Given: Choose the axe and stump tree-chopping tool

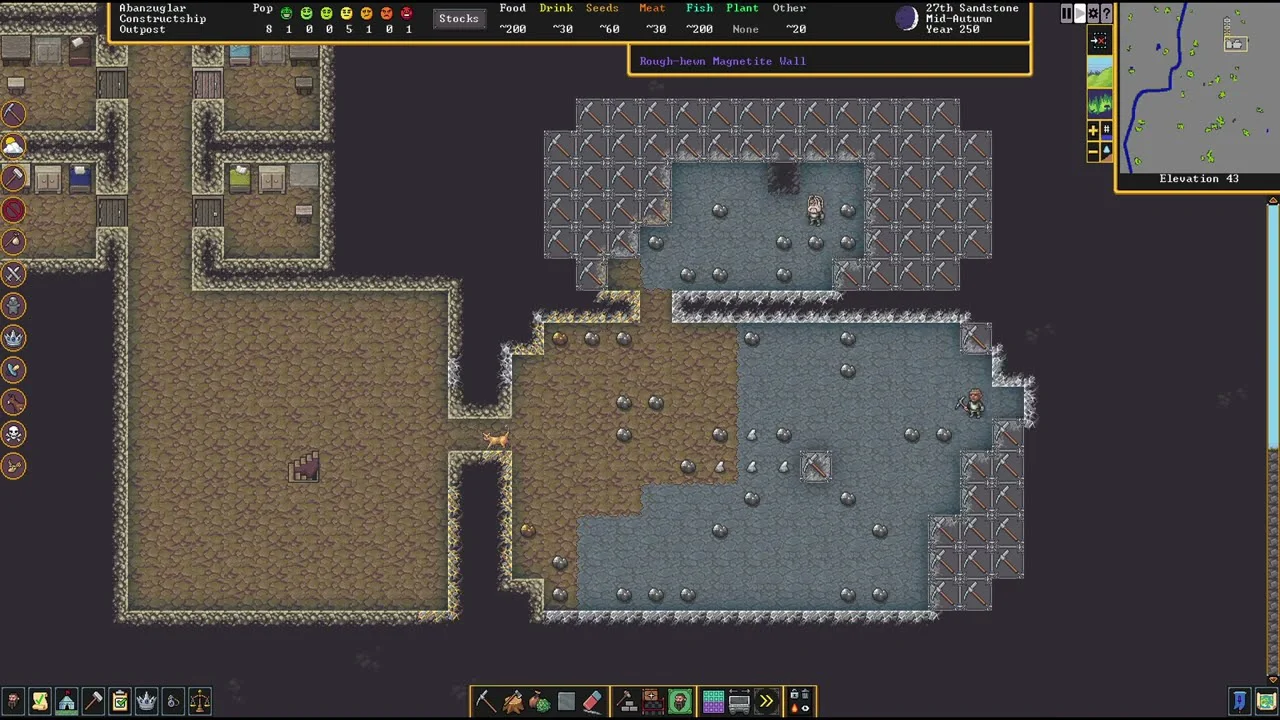Looking at the screenshot, I should point(513,702).
